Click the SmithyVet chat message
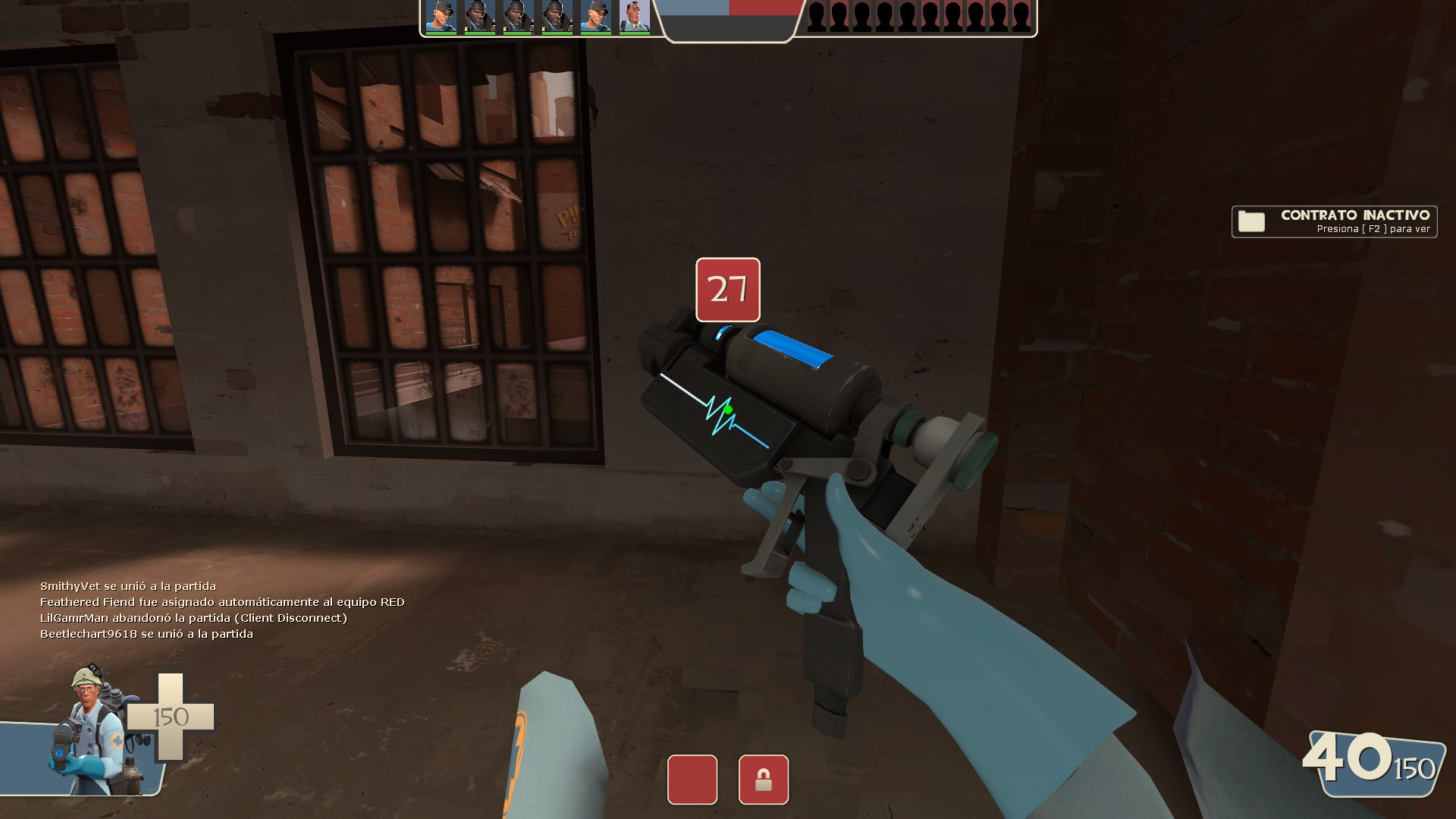This screenshot has height=819, width=1456. click(x=125, y=586)
